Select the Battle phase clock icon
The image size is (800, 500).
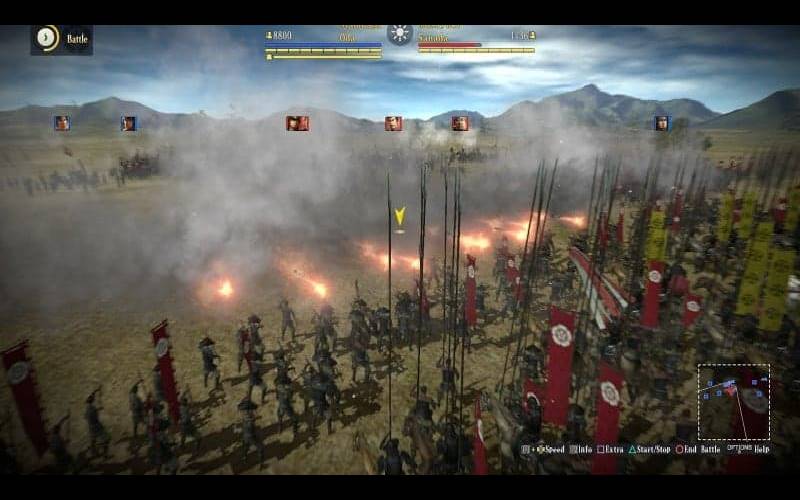point(46,38)
